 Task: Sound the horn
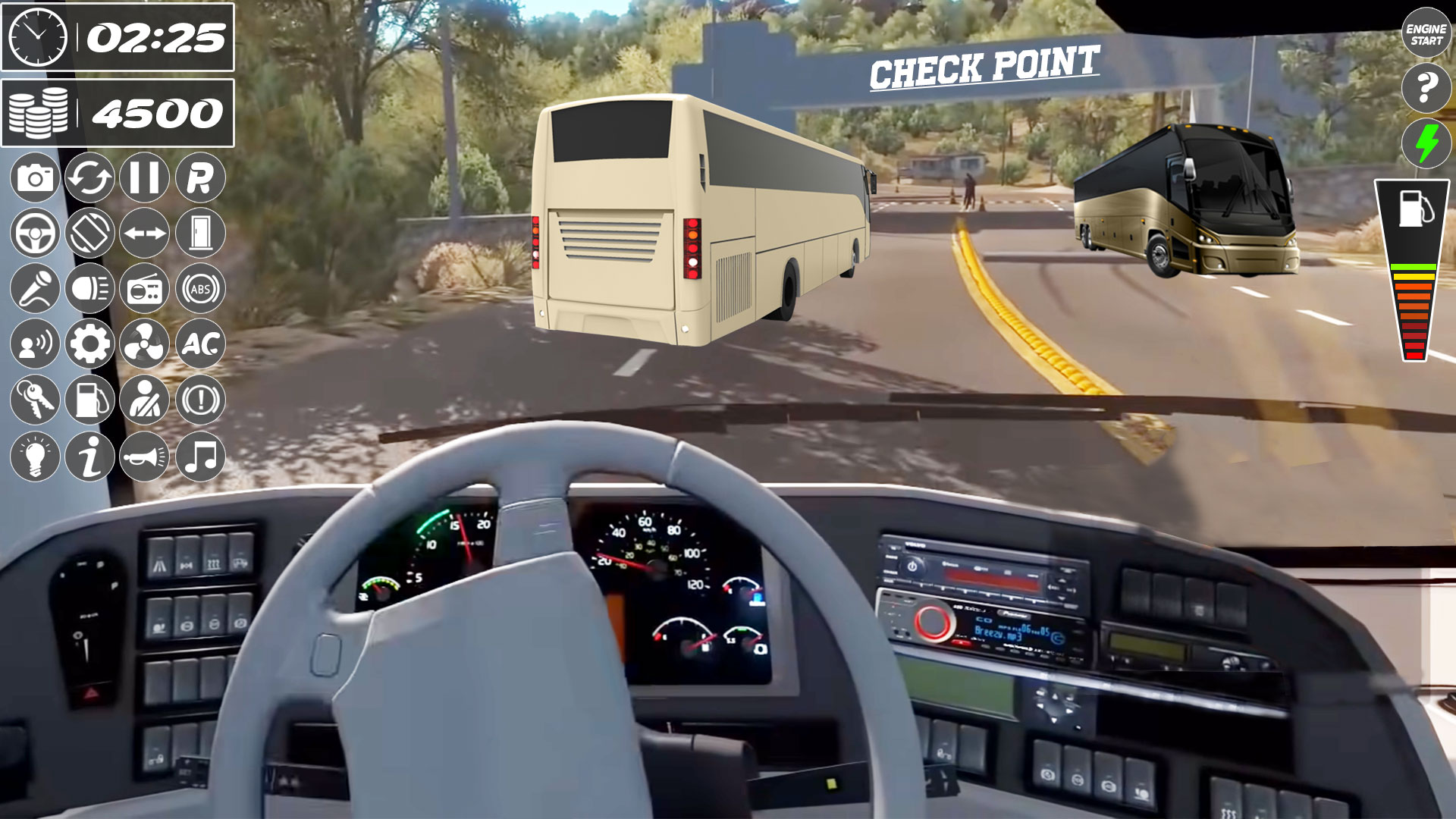pos(145,453)
